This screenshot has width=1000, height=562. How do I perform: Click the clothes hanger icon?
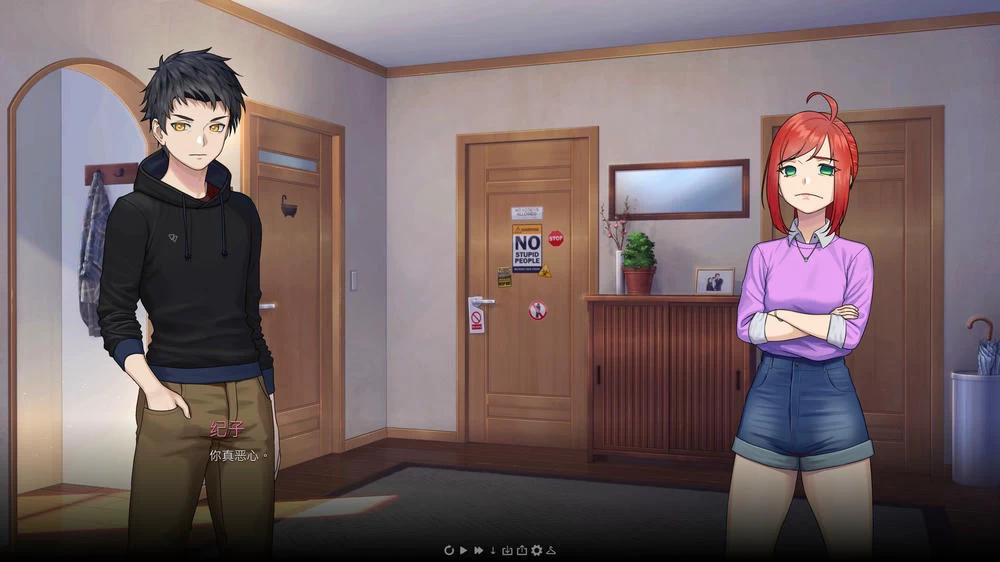tap(550, 550)
